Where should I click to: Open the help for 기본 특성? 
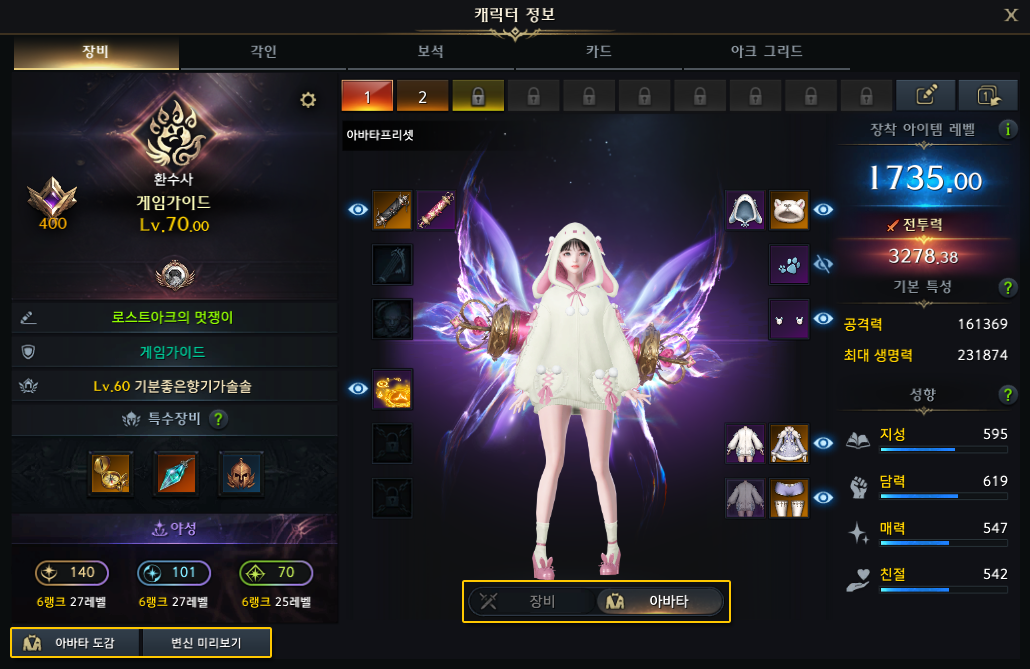(x=1009, y=288)
